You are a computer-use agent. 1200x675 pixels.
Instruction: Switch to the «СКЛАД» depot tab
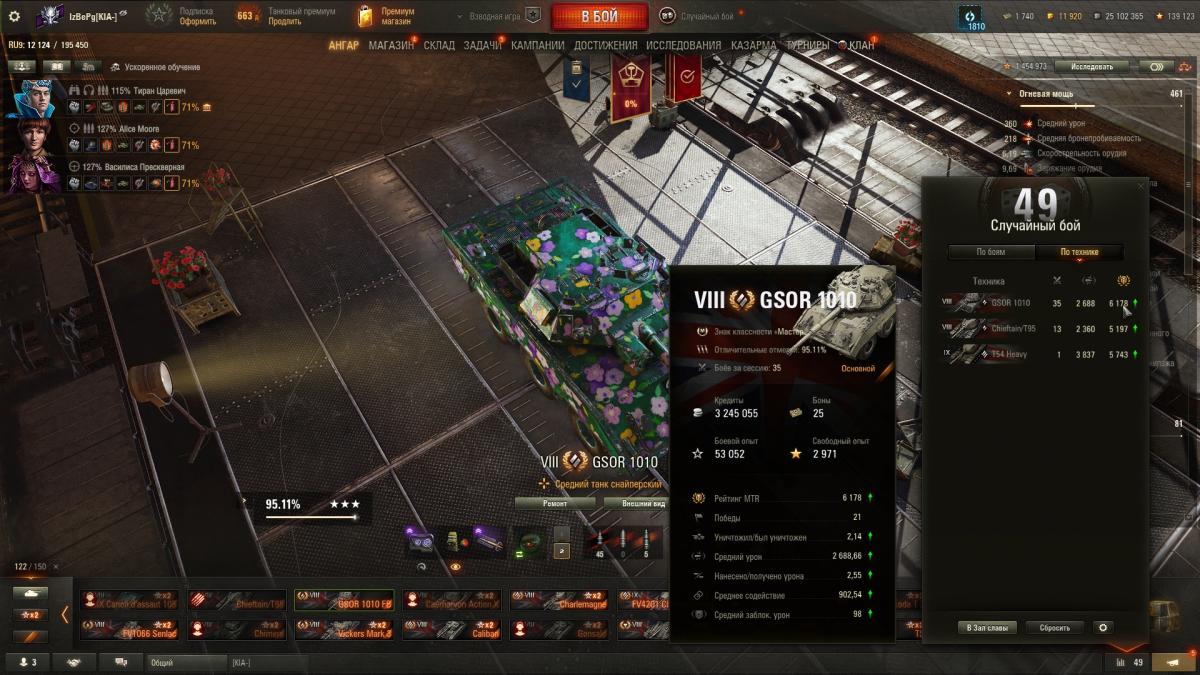(439, 46)
